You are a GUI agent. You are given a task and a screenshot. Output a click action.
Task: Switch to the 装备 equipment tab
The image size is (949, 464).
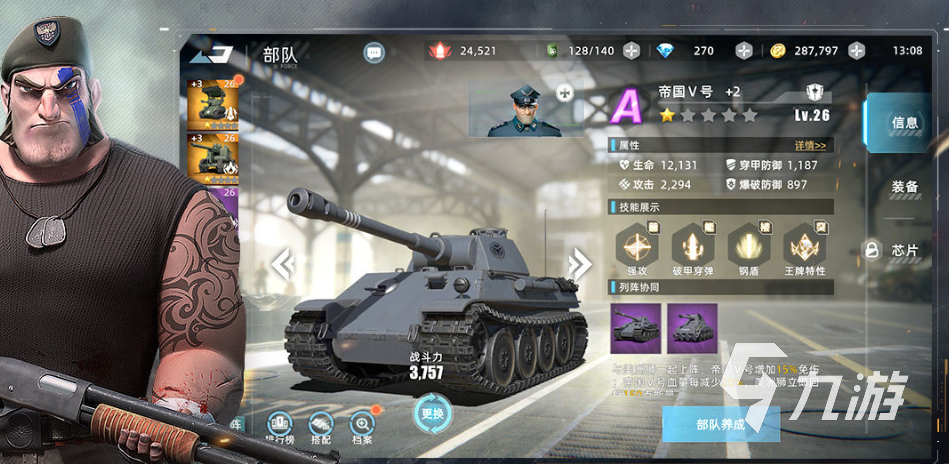click(x=904, y=187)
